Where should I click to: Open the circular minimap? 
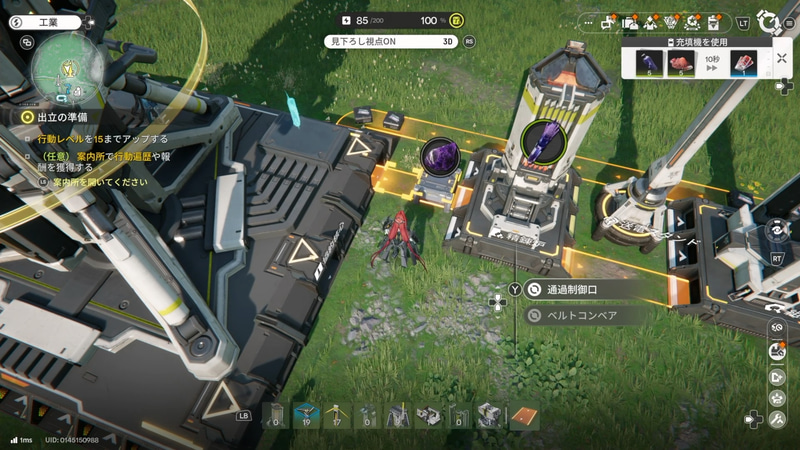[65, 70]
